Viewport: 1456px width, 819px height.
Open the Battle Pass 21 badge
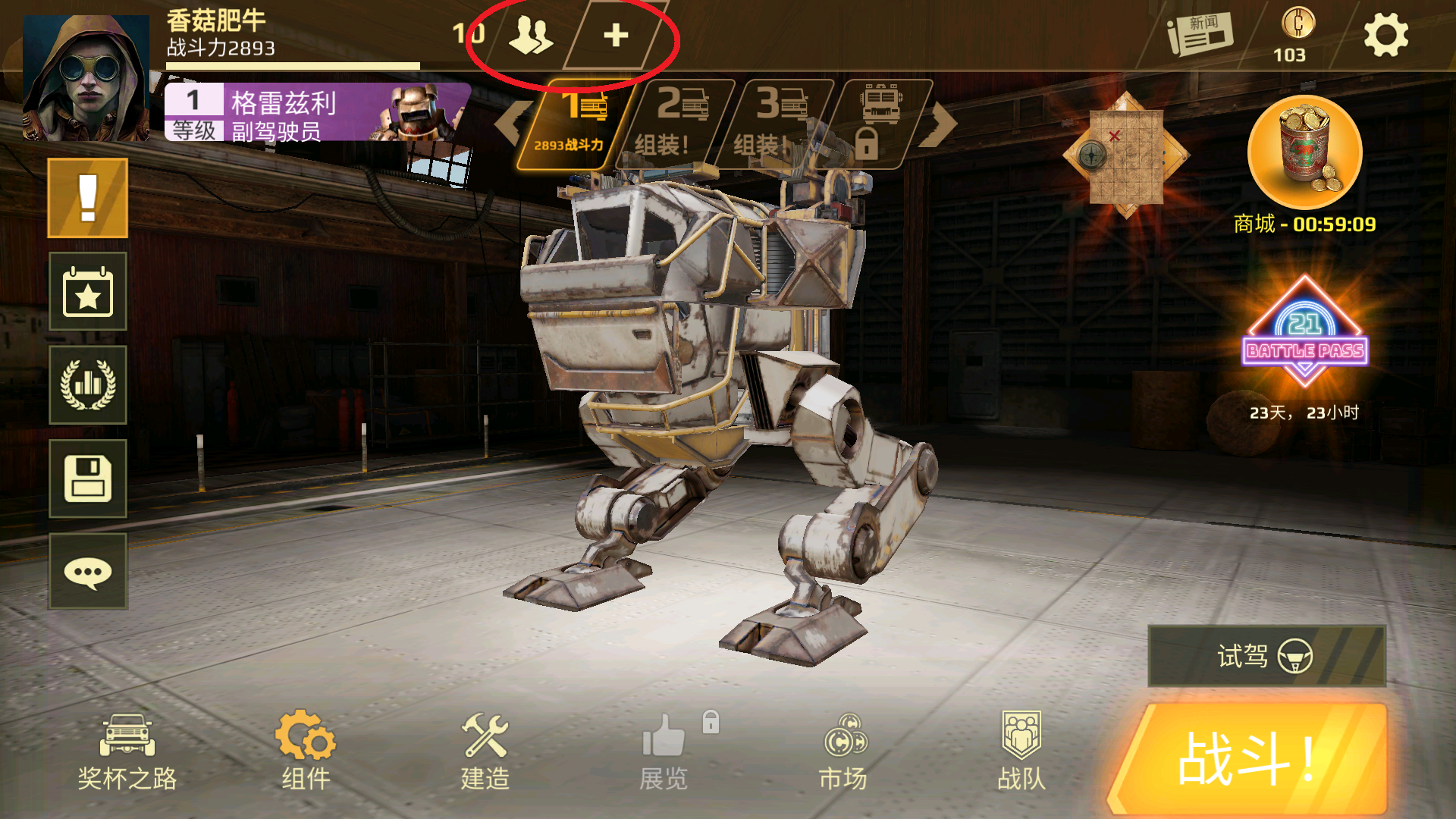point(1304,334)
